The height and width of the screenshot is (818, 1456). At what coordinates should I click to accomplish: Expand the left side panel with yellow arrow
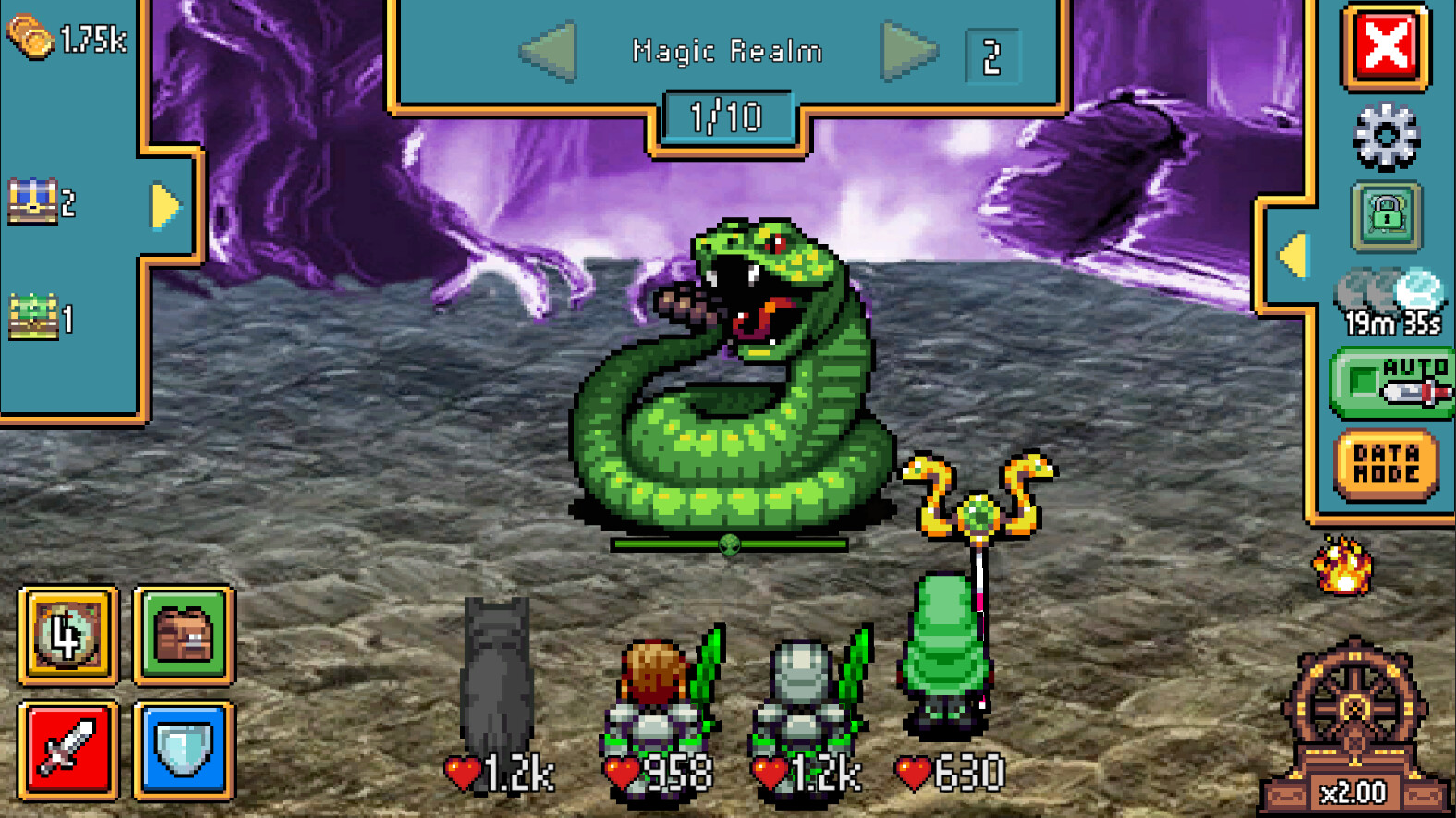point(166,207)
